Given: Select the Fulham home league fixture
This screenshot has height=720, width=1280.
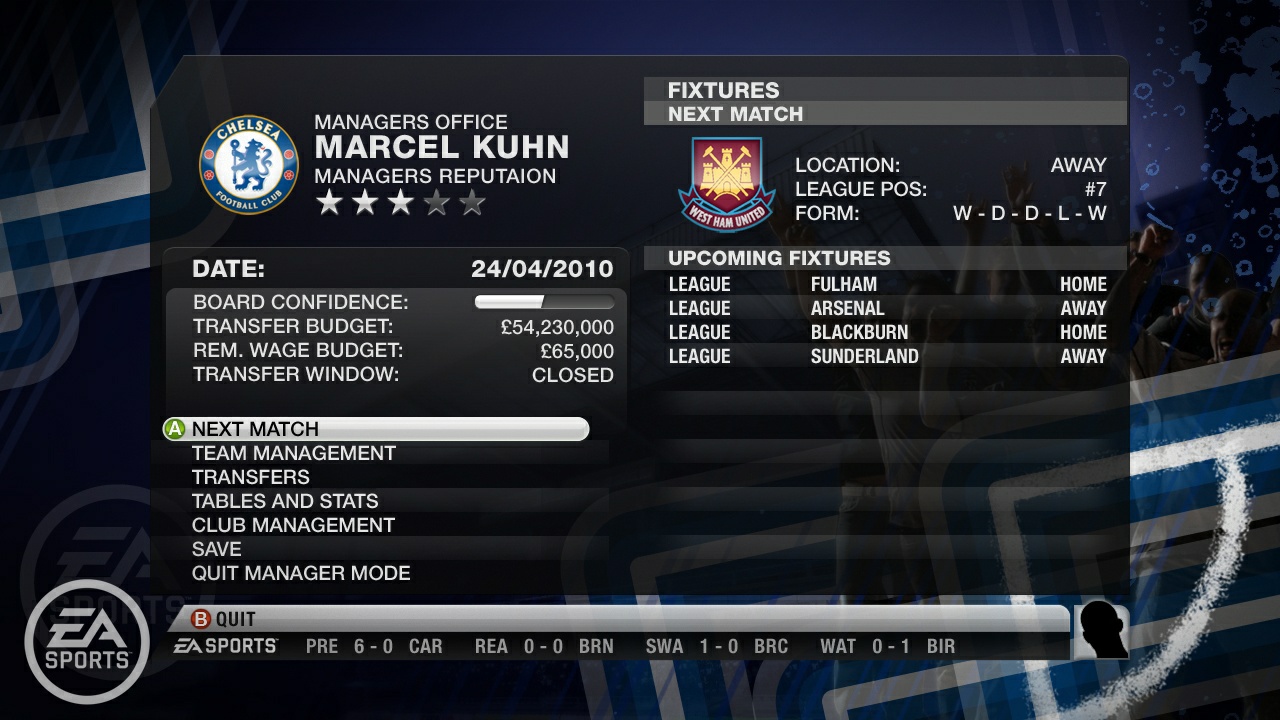Looking at the screenshot, I should click(886, 284).
